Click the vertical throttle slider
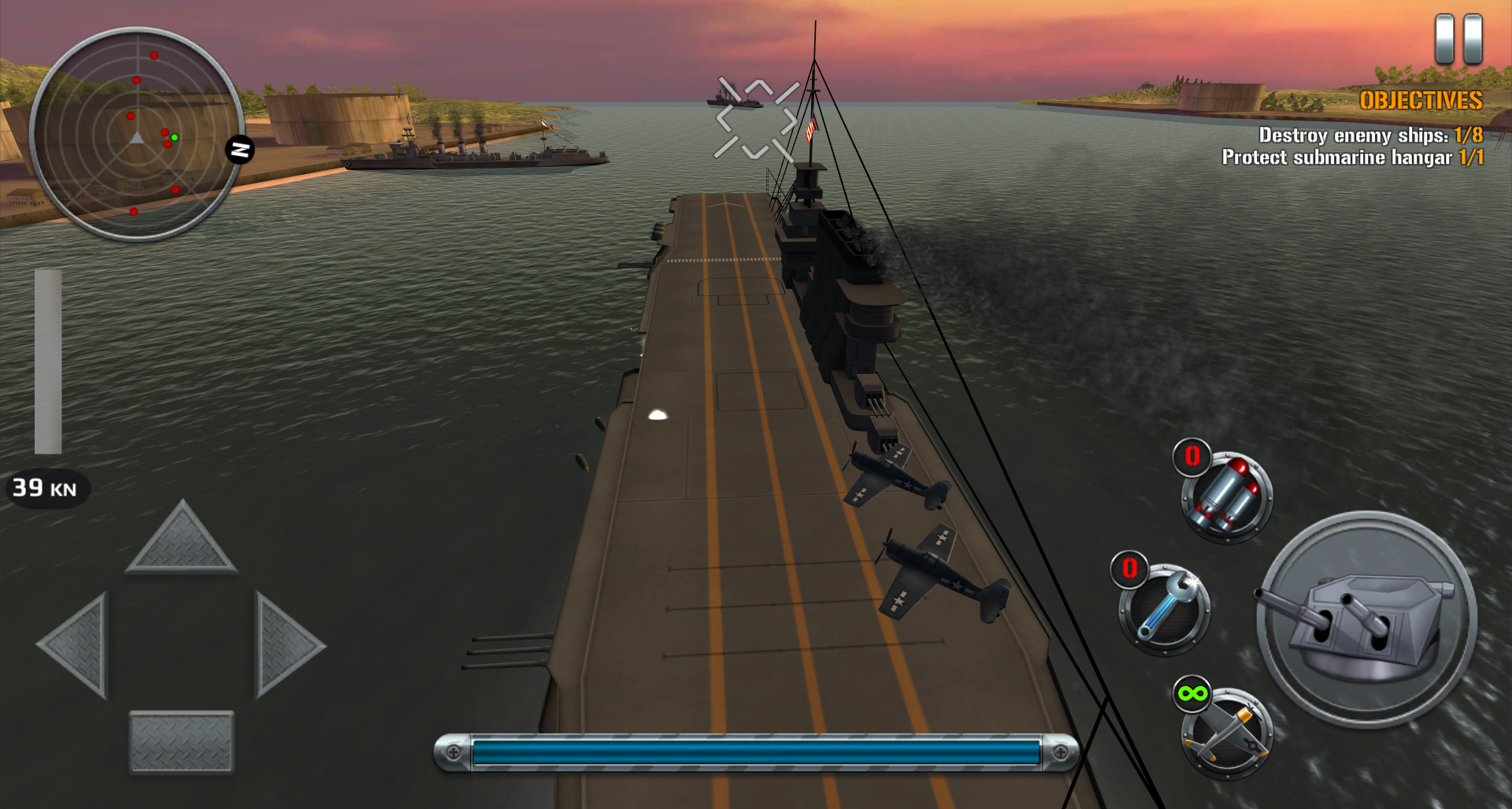The height and width of the screenshot is (809, 1512). [48, 362]
